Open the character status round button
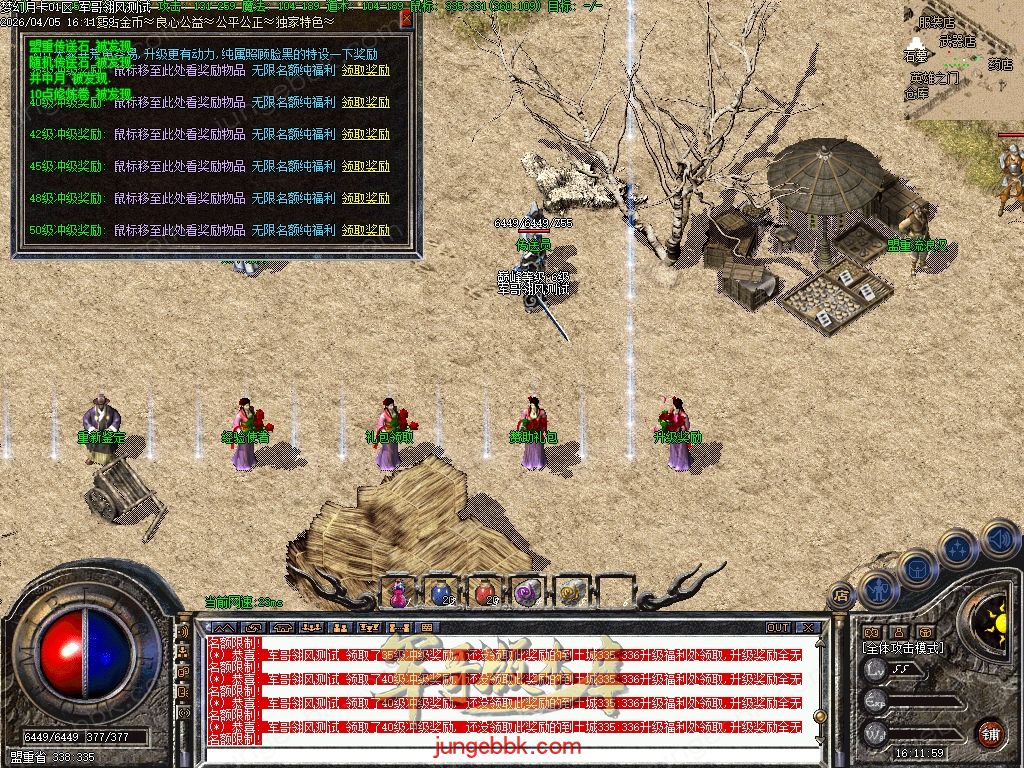Viewport: 1024px width, 768px height. pyautogui.click(x=877, y=590)
